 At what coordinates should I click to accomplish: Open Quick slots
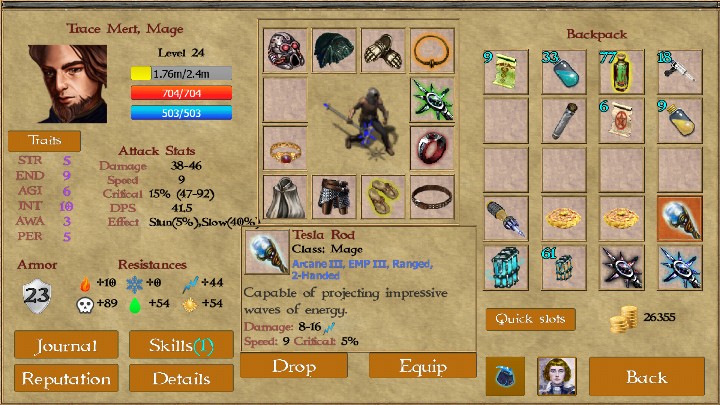(530, 320)
